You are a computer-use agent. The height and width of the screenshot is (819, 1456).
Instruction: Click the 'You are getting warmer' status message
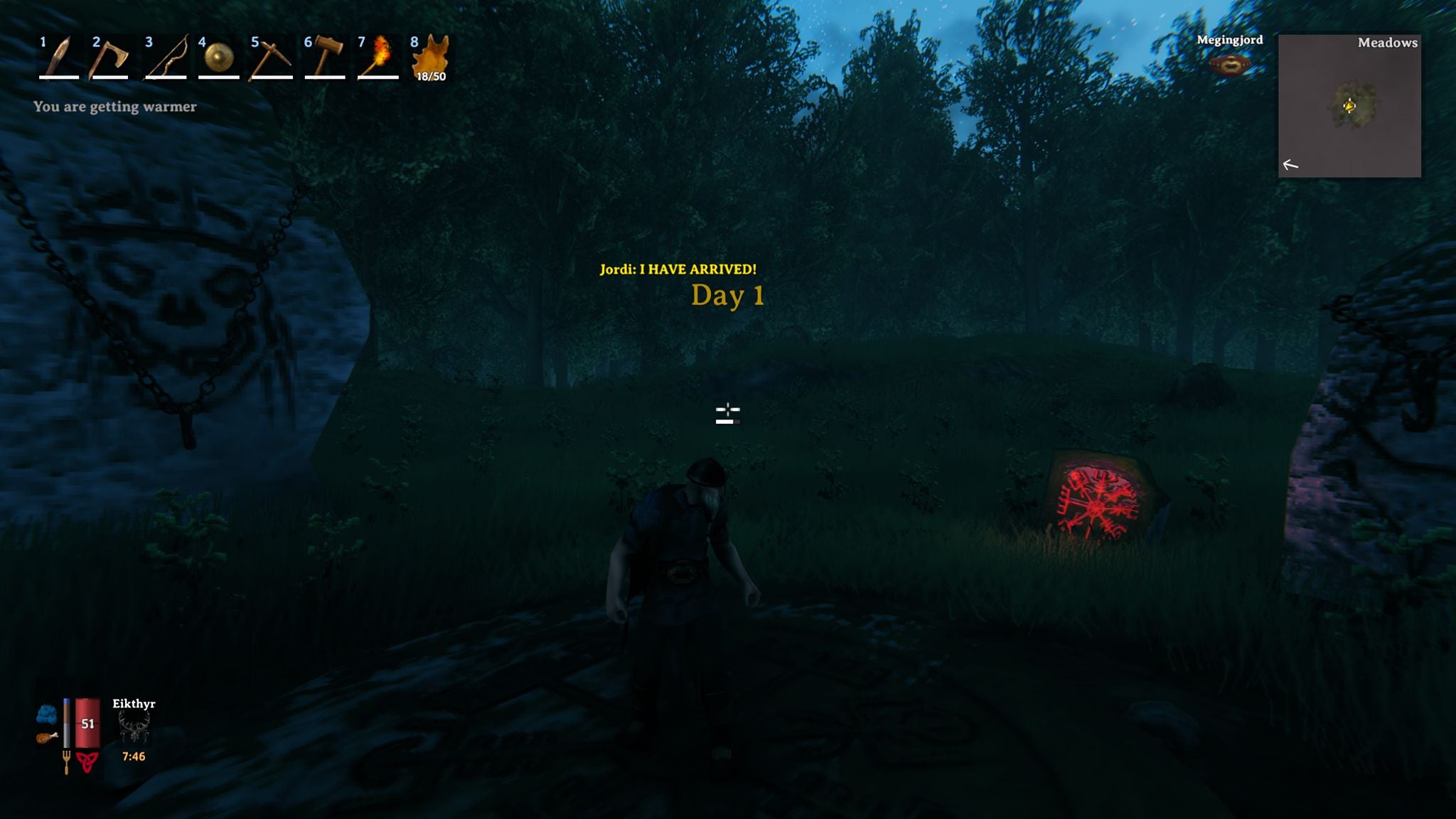[x=115, y=107]
